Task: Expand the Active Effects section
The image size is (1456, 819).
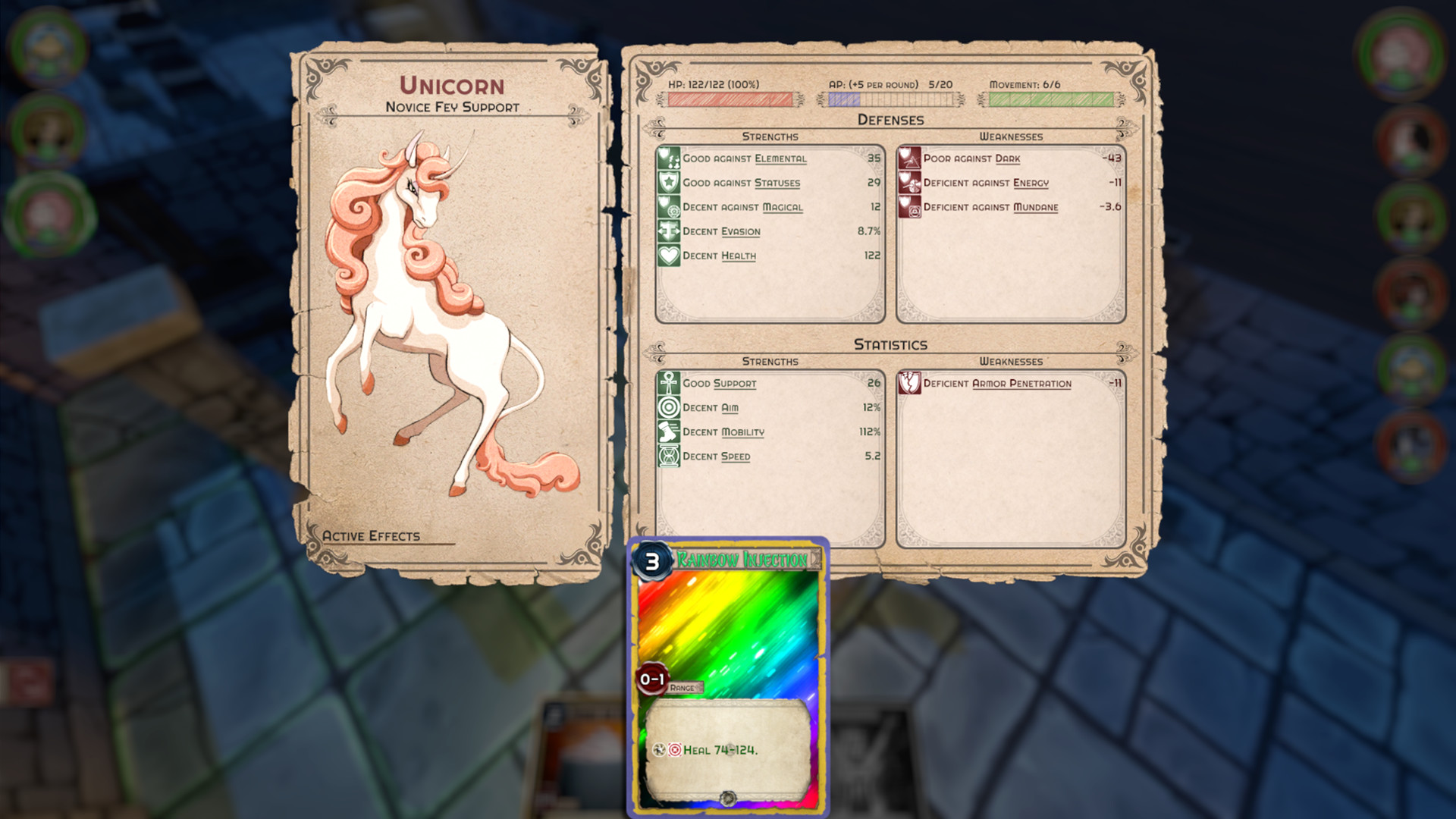Action: (x=370, y=535)
